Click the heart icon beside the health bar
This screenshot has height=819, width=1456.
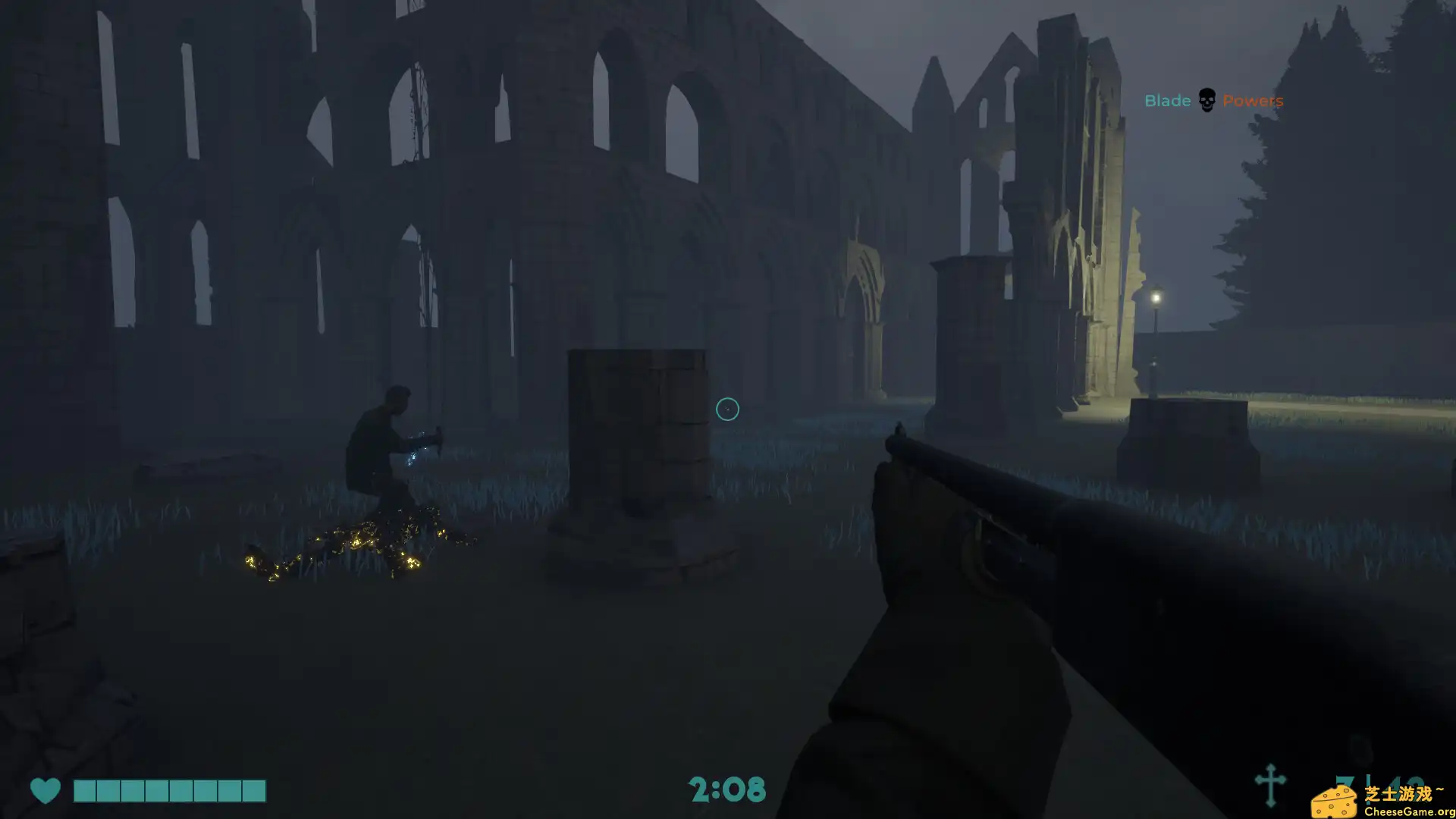point(47,790)
